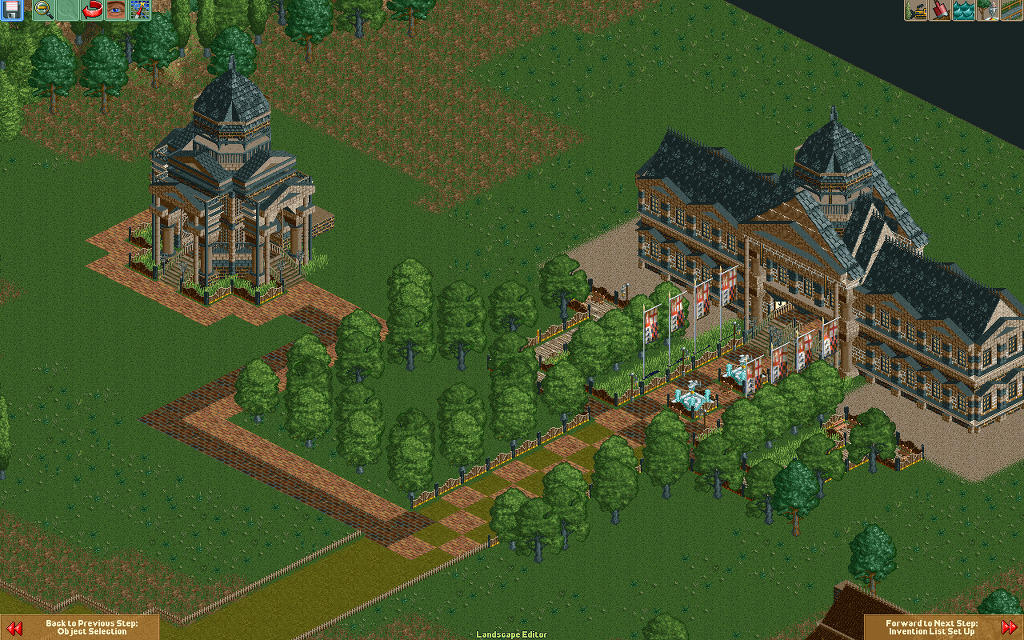Open the map window icon

click(140, 10)
